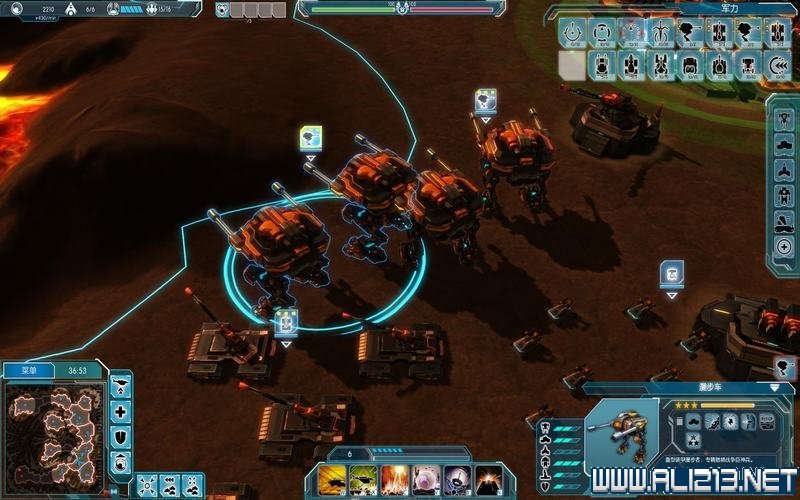This screenshot has width=800, height=500.
Task: Select the green tank ability icon
Action: coord(363,480)
